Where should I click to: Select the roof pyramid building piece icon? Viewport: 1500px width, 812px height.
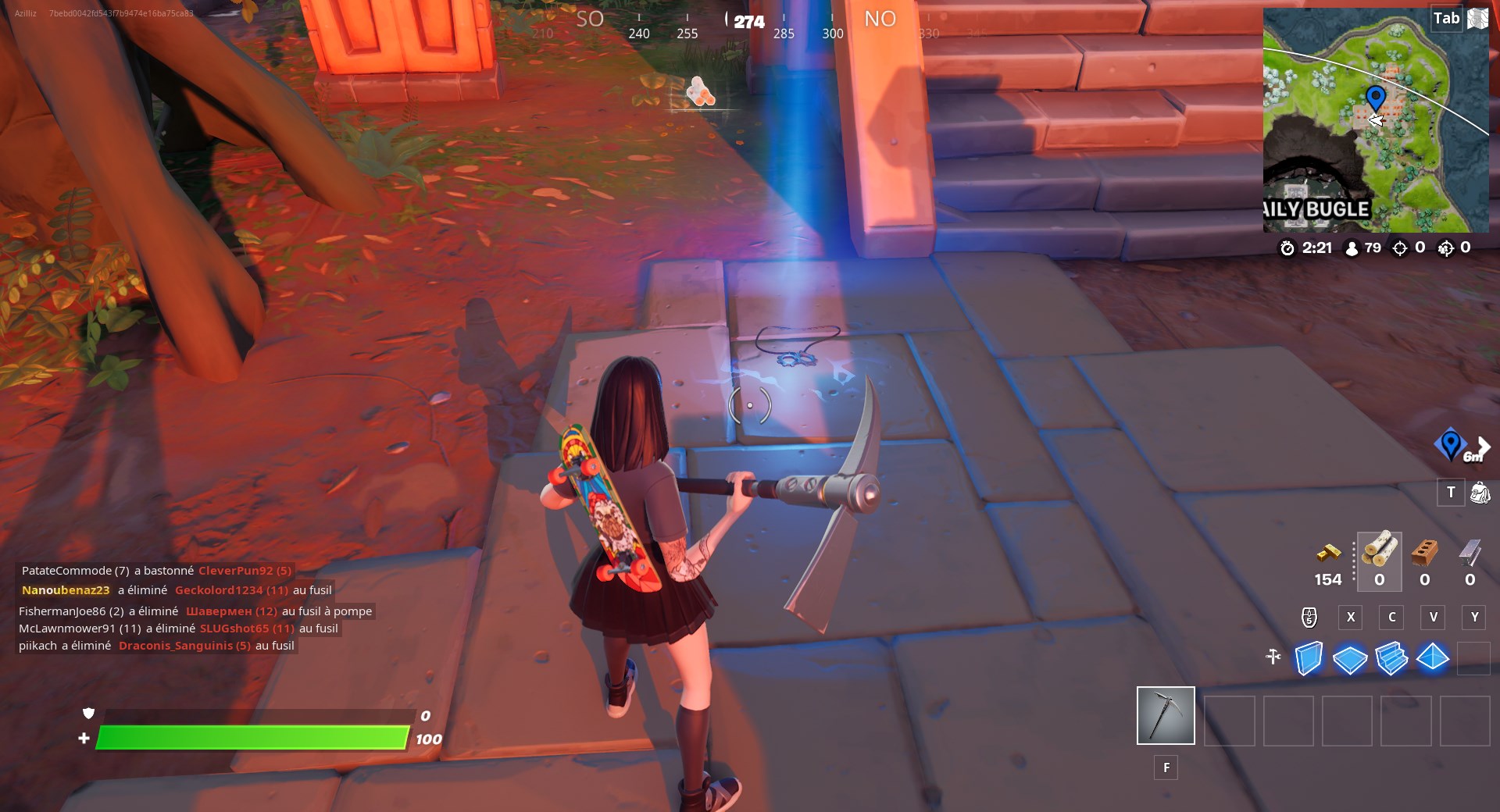pyautogui.click(x=1435, y=660)
